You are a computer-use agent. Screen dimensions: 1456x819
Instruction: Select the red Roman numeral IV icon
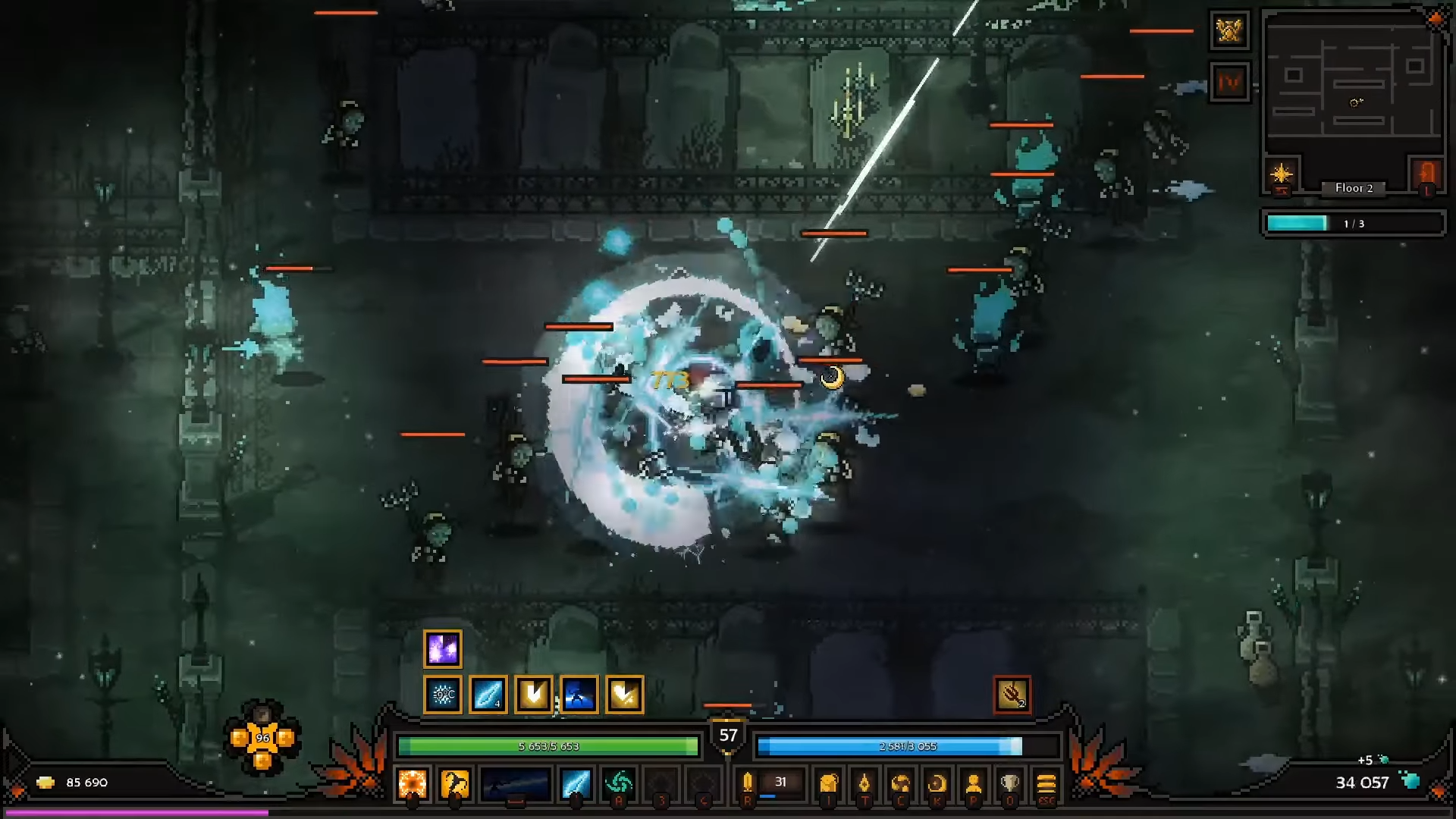1229,82
